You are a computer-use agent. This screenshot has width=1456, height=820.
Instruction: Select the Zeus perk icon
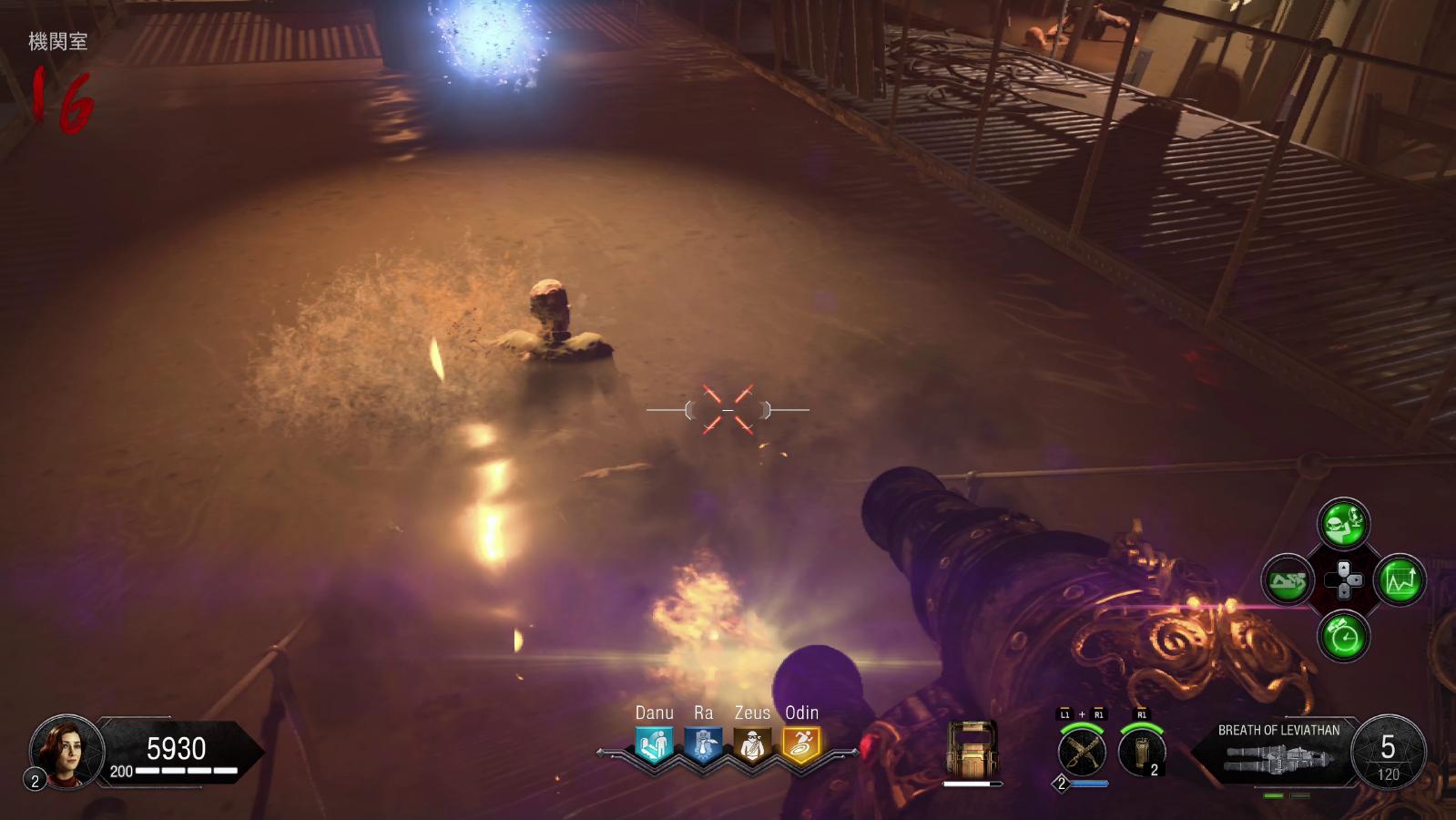[752, 746]
